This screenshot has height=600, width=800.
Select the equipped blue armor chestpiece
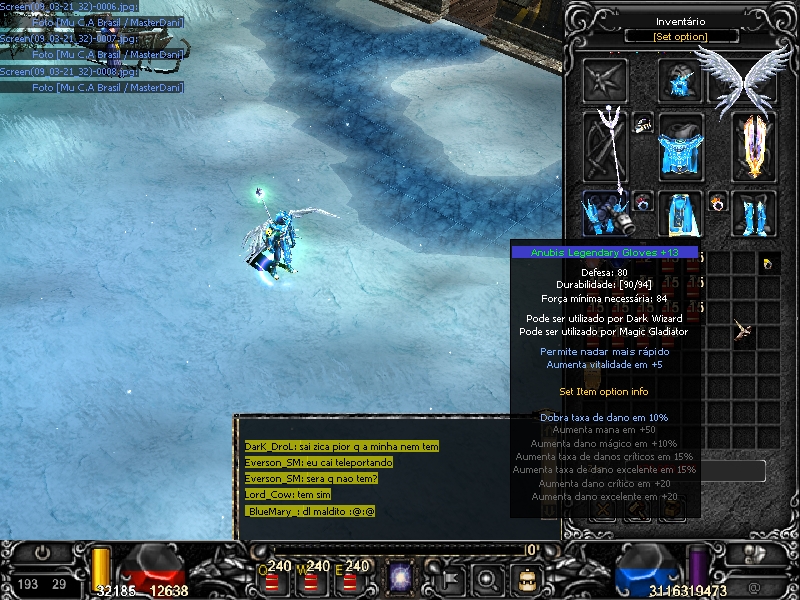point(682,148)
